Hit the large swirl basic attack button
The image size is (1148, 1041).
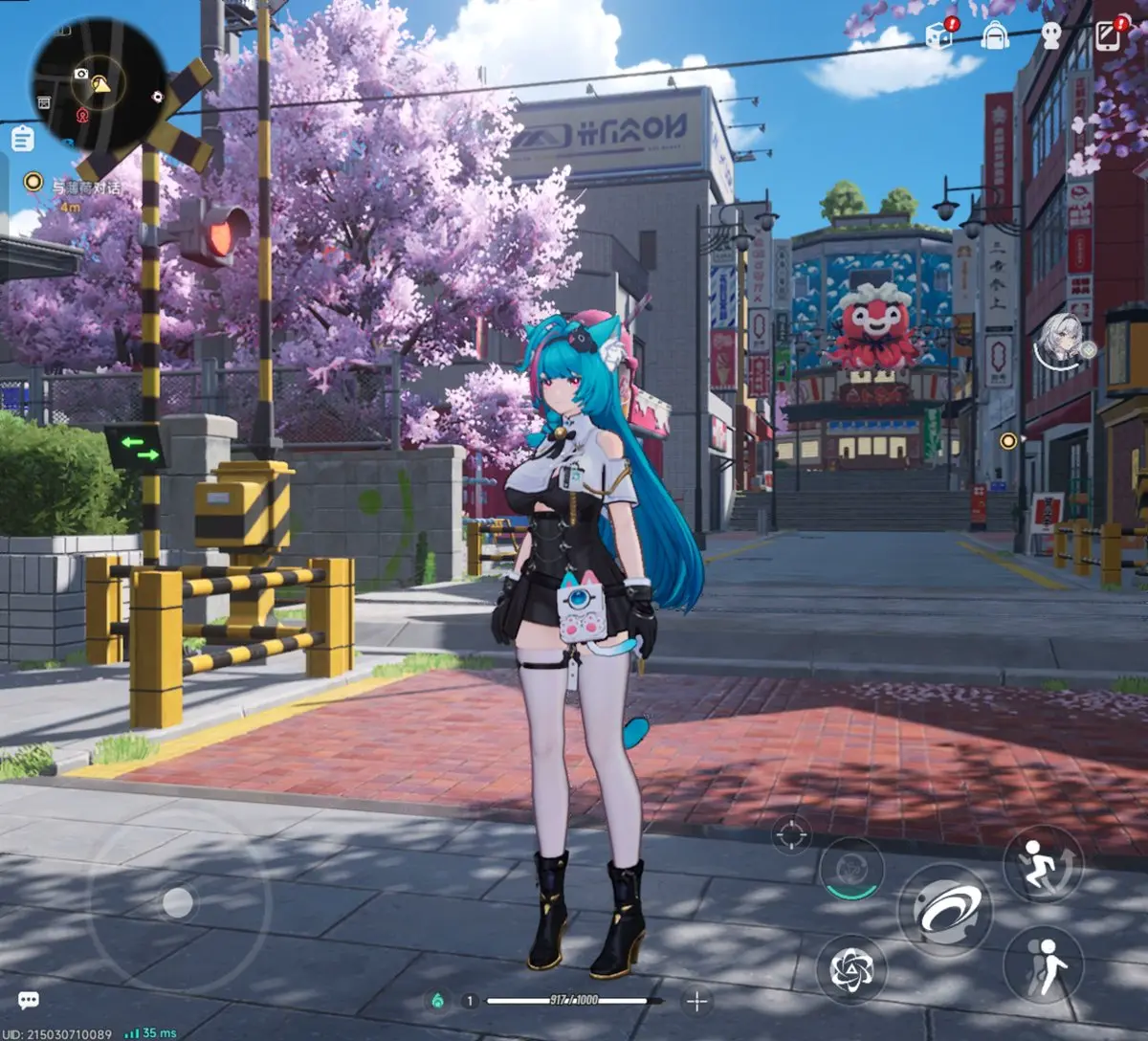point(944,909)
